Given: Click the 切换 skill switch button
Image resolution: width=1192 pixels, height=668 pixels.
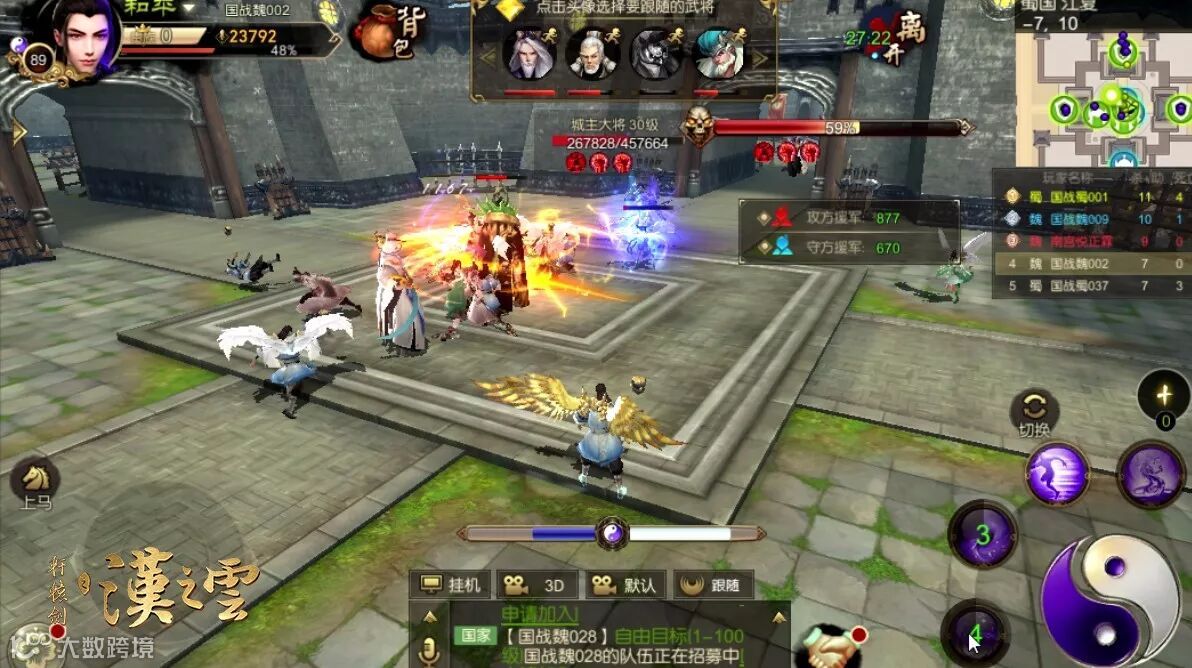Looking at the screenshot, I should click(1034, 410).
